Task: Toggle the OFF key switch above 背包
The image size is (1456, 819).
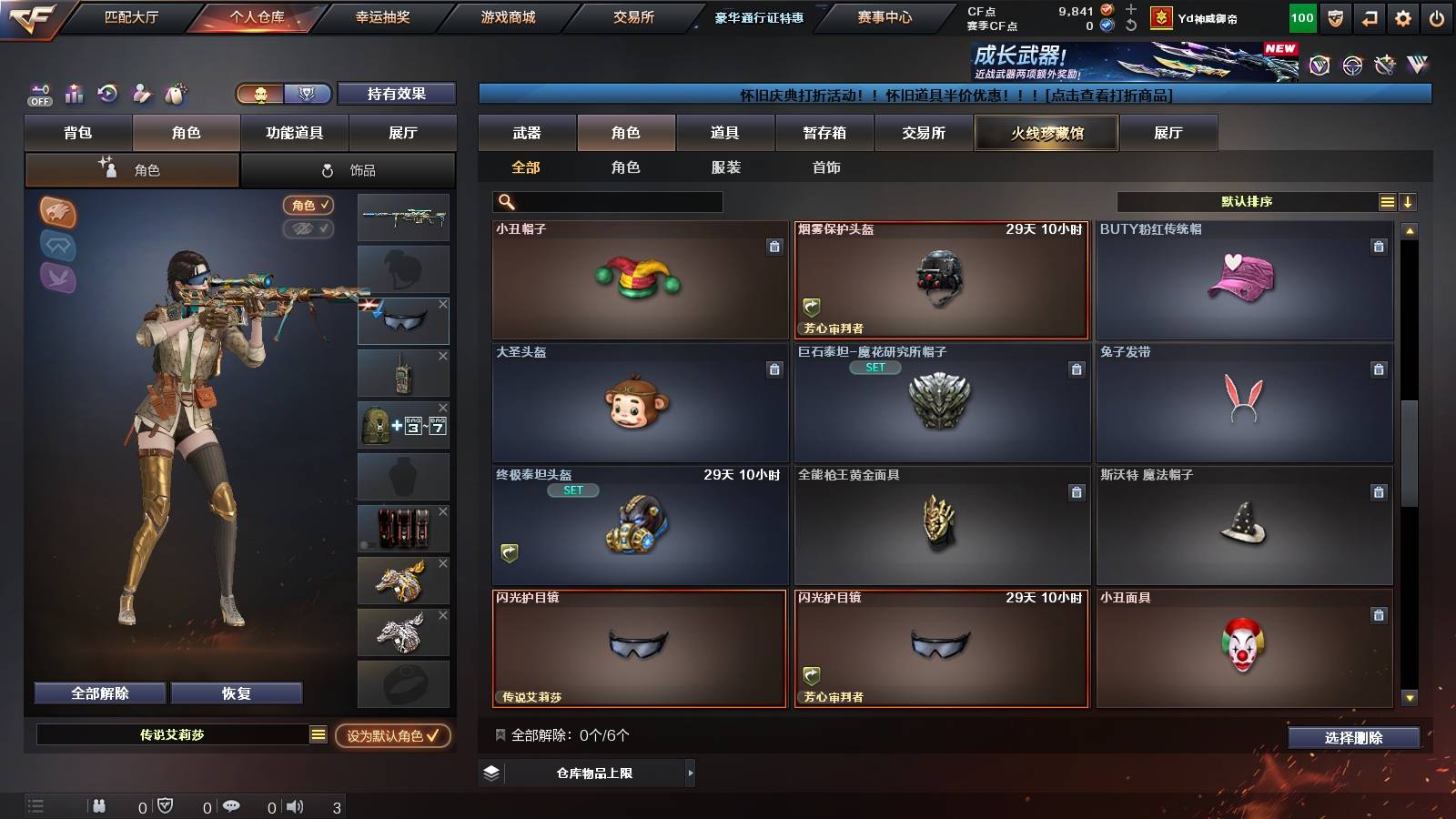Action: [x=38, y=94]
